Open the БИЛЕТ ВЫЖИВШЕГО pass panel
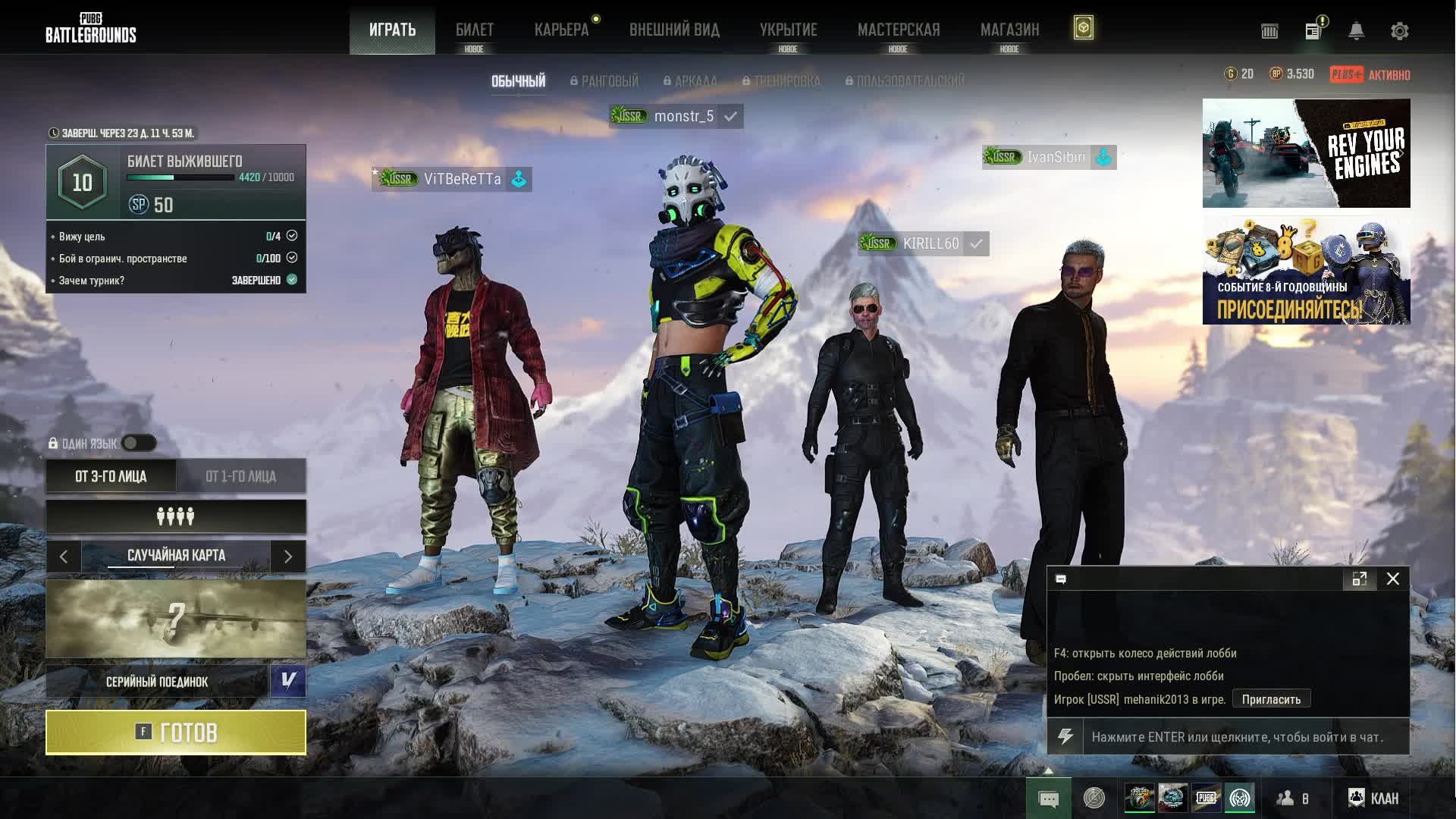1456x819 pixels. [176, 182]
